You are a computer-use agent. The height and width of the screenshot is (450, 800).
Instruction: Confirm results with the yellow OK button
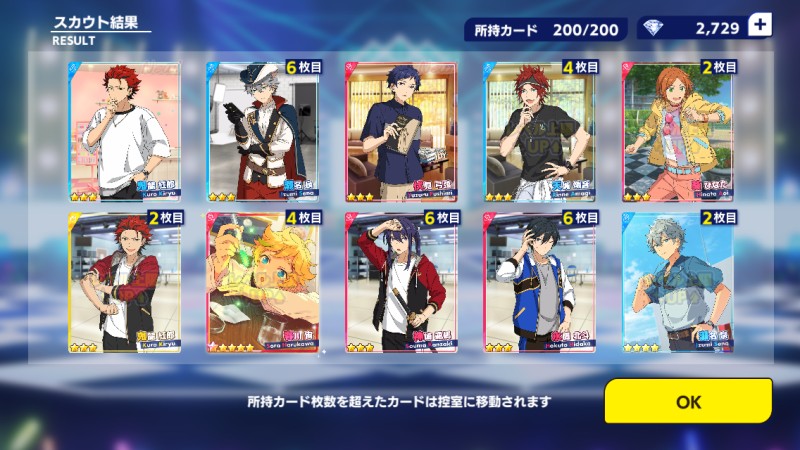tap(688, 401)
